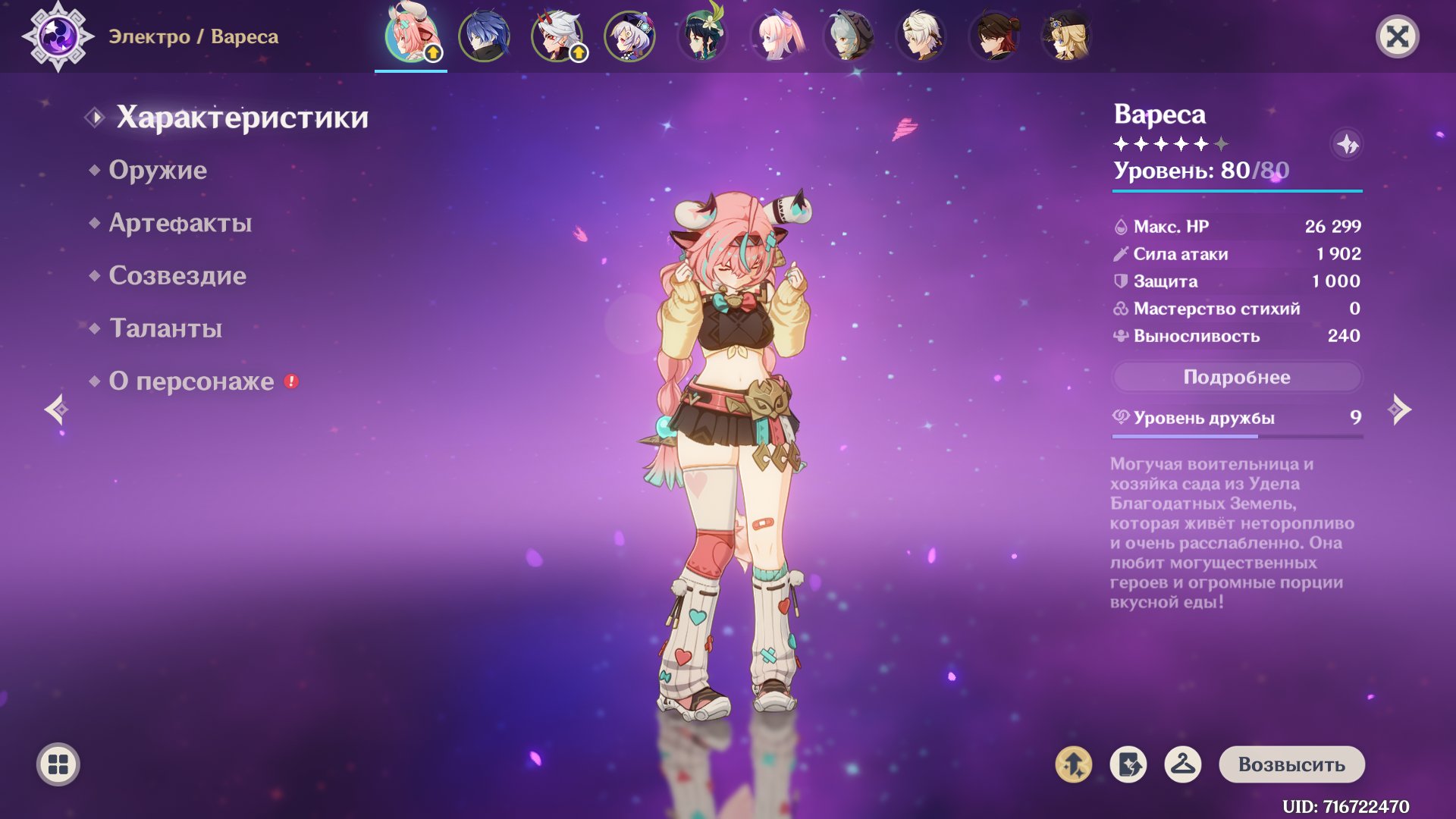This screenshot has width=1456, height=819.
Task: Select Venti's portrait with green hat
Action: coord(703,36)
